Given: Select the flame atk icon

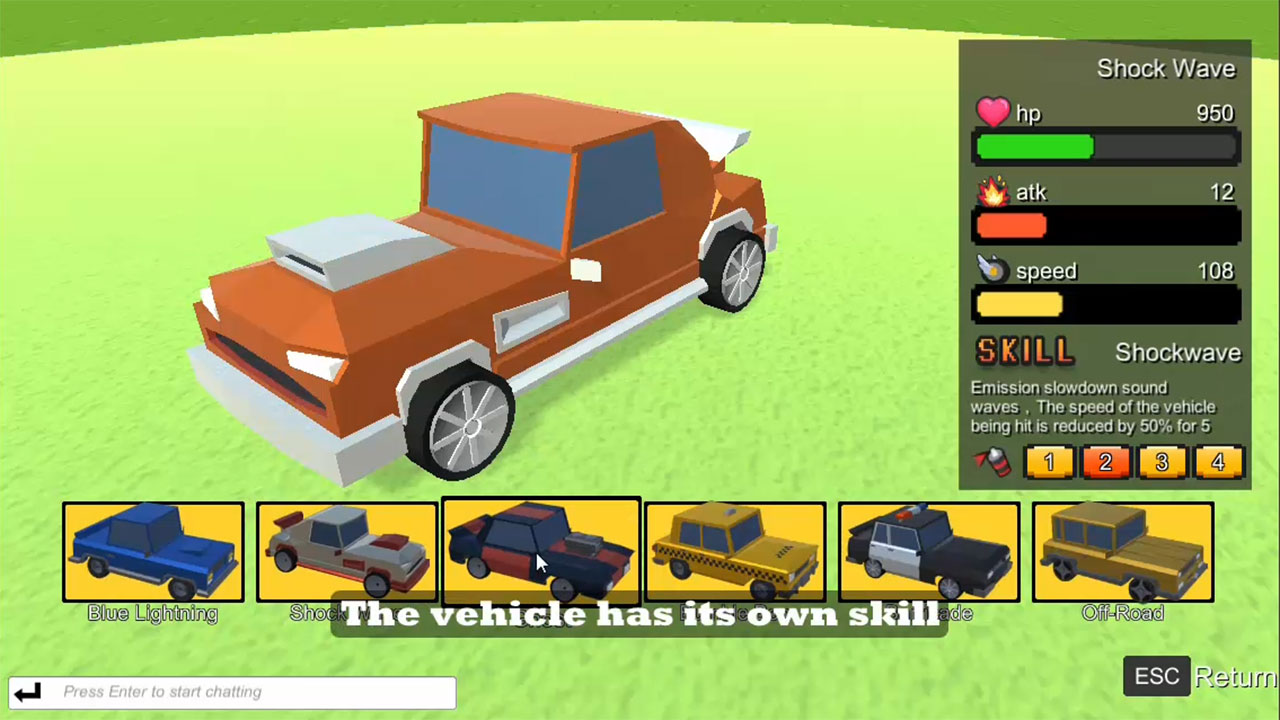Looking at the screenshot, I should click(992, 192).
